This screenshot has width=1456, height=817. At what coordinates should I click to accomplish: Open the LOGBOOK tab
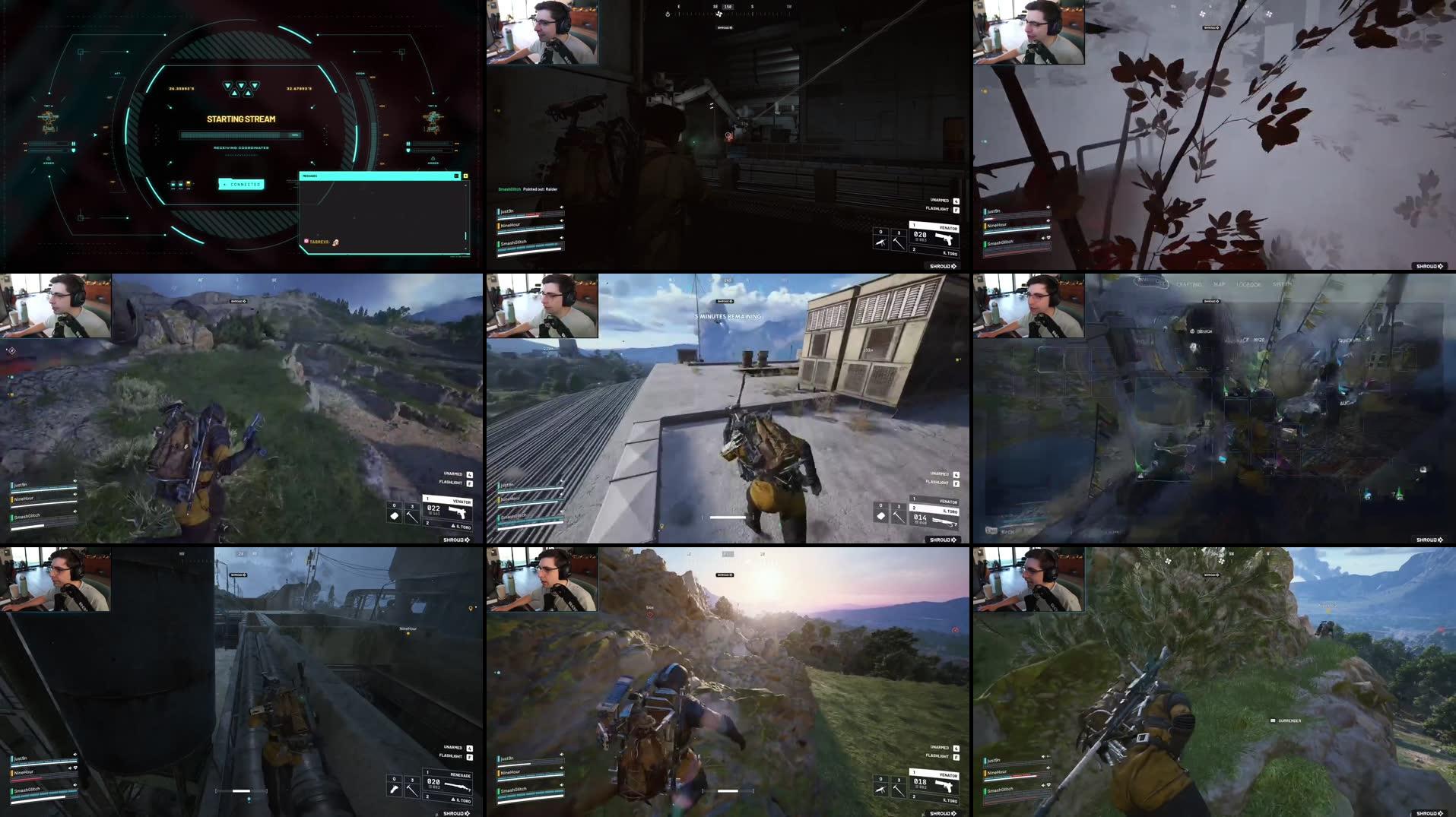click(1248, 284)
